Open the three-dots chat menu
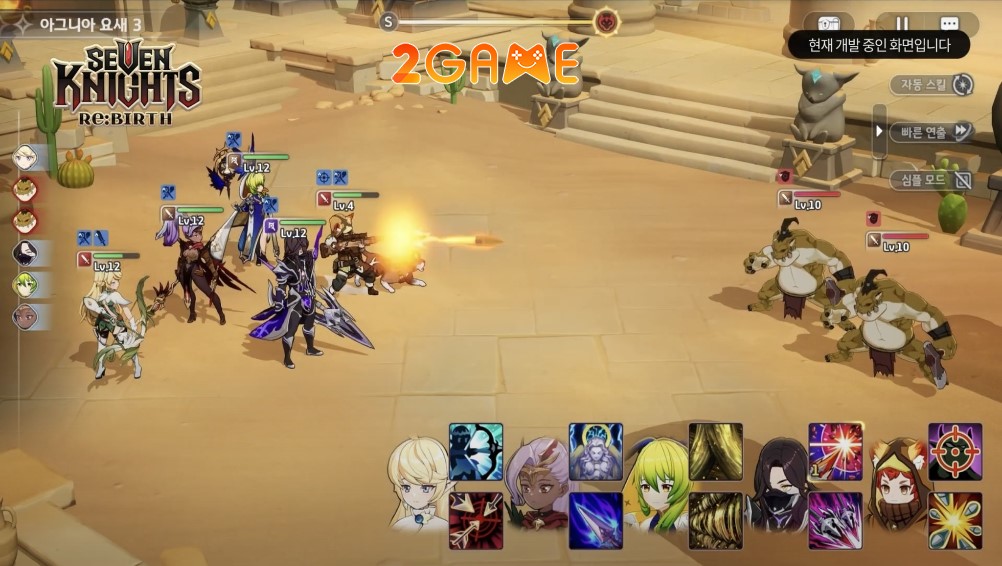Image resolution: width=1002 pixels, height=566 pixels. [x=949, y=24]
